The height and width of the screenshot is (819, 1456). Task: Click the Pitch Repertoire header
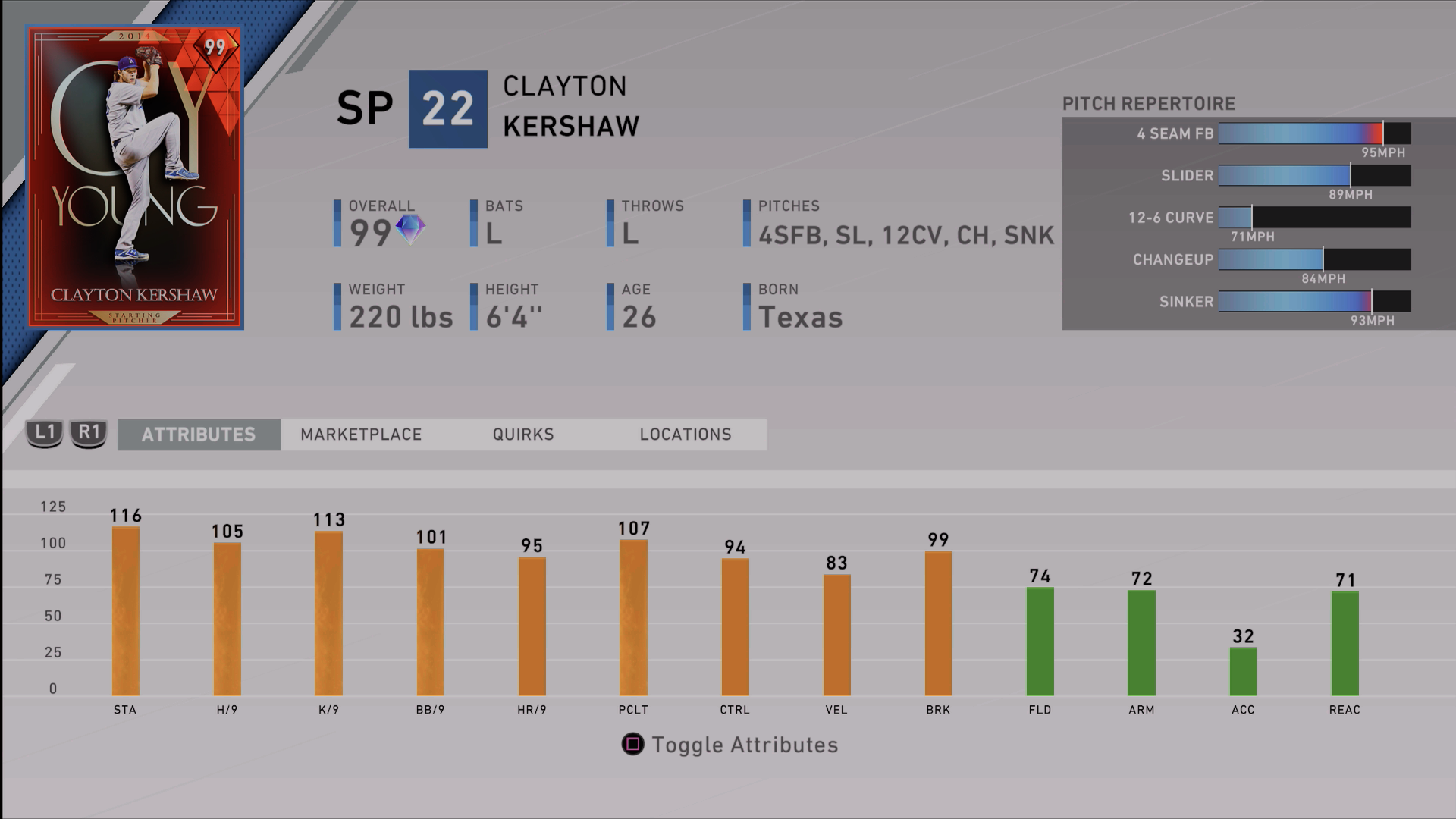click(1149, 103)
